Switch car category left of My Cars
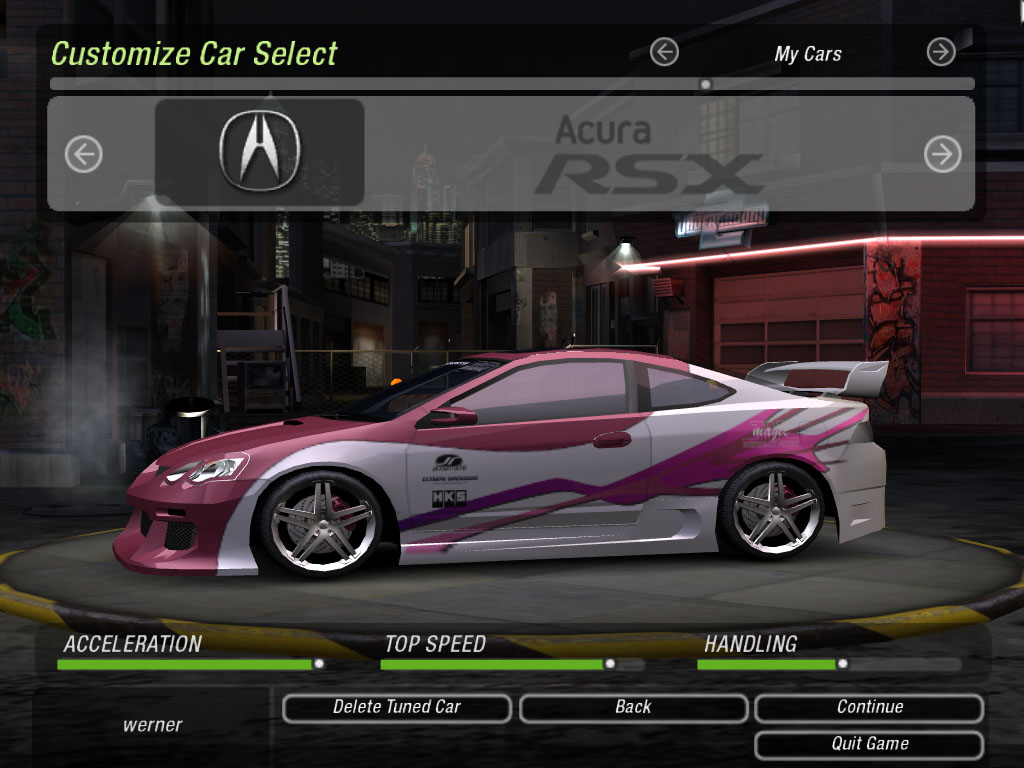 664,52
